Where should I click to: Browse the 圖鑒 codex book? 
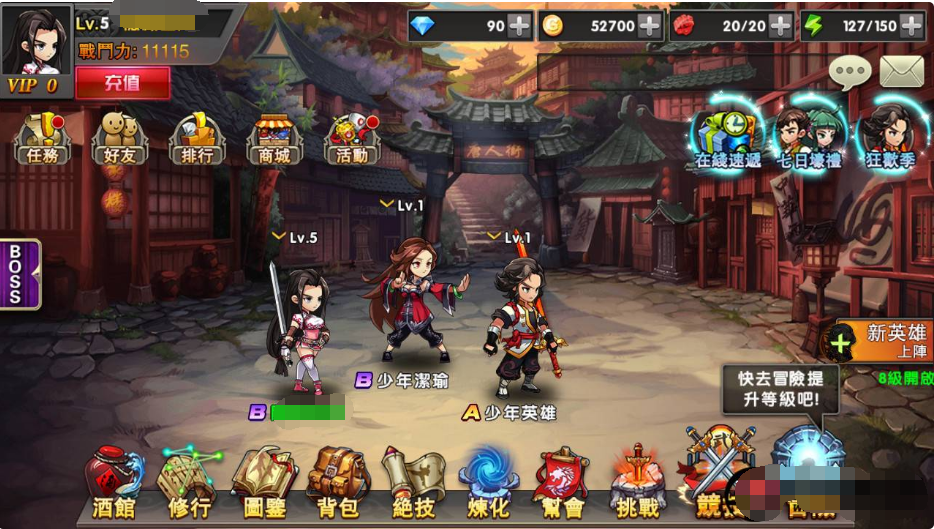[264, 485]
